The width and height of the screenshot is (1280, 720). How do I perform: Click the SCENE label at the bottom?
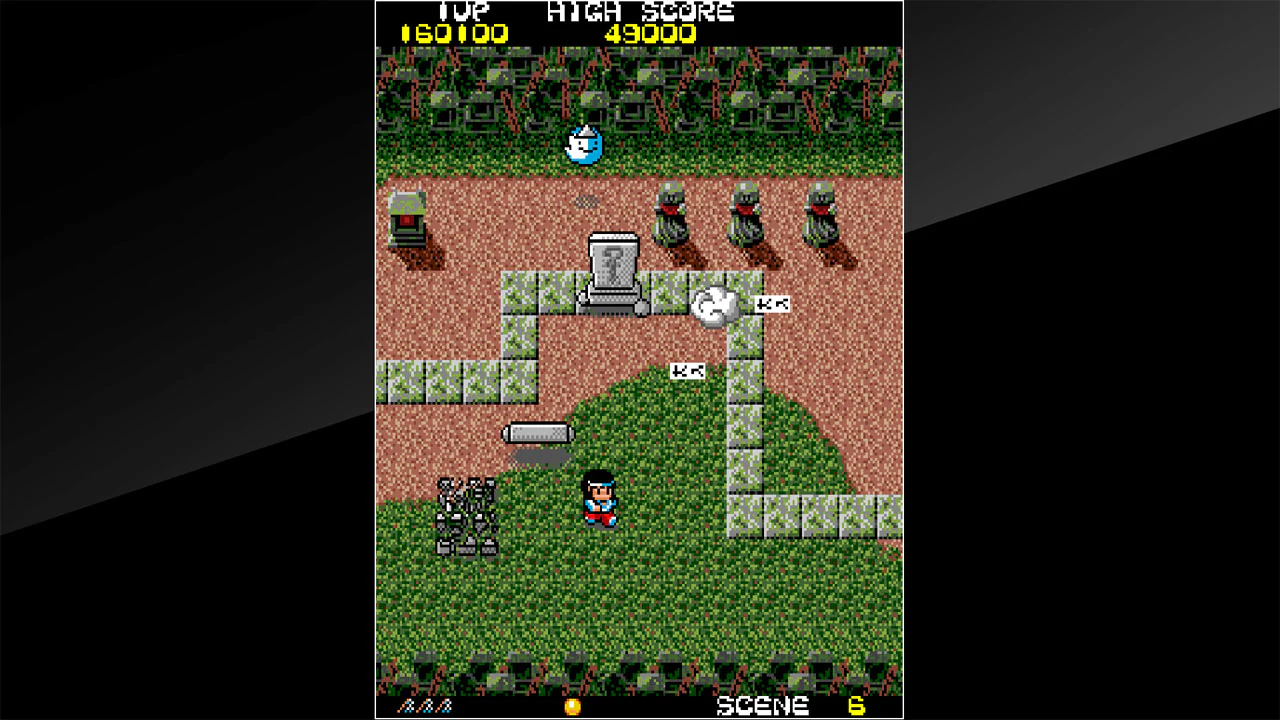(x=760, y=705)
